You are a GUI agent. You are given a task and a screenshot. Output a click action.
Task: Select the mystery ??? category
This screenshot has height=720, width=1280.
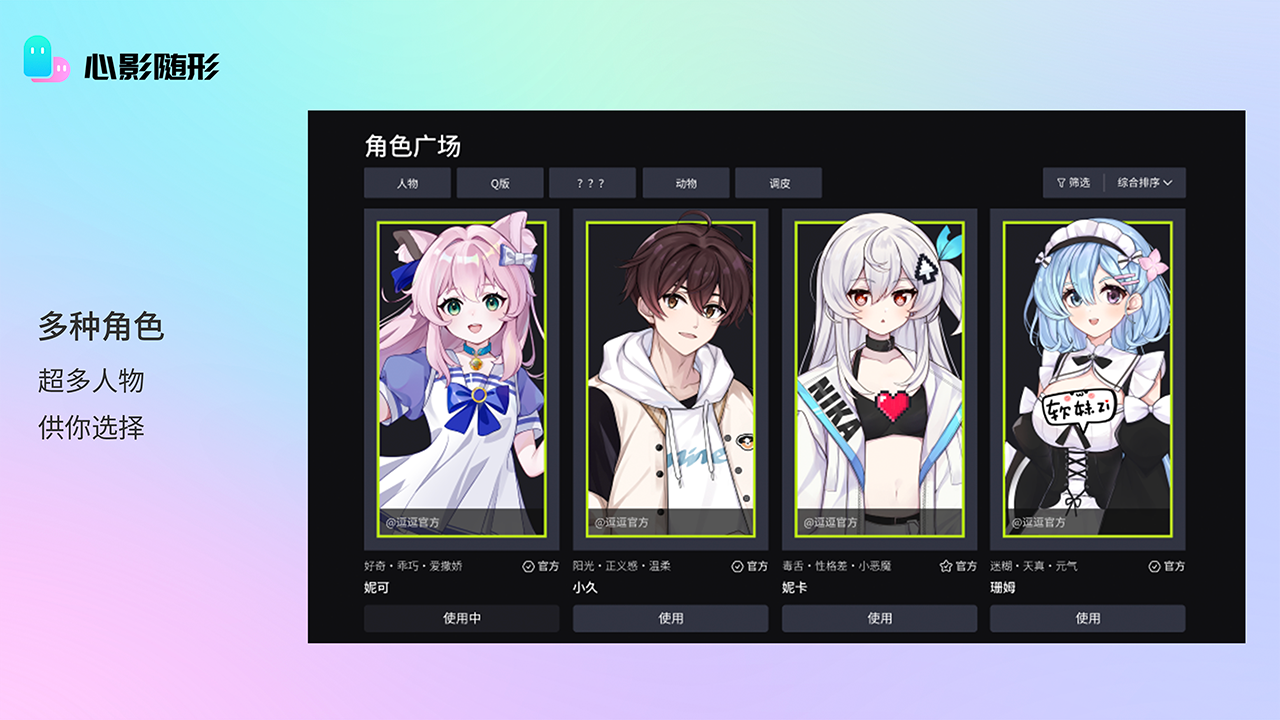click(592, 183)
